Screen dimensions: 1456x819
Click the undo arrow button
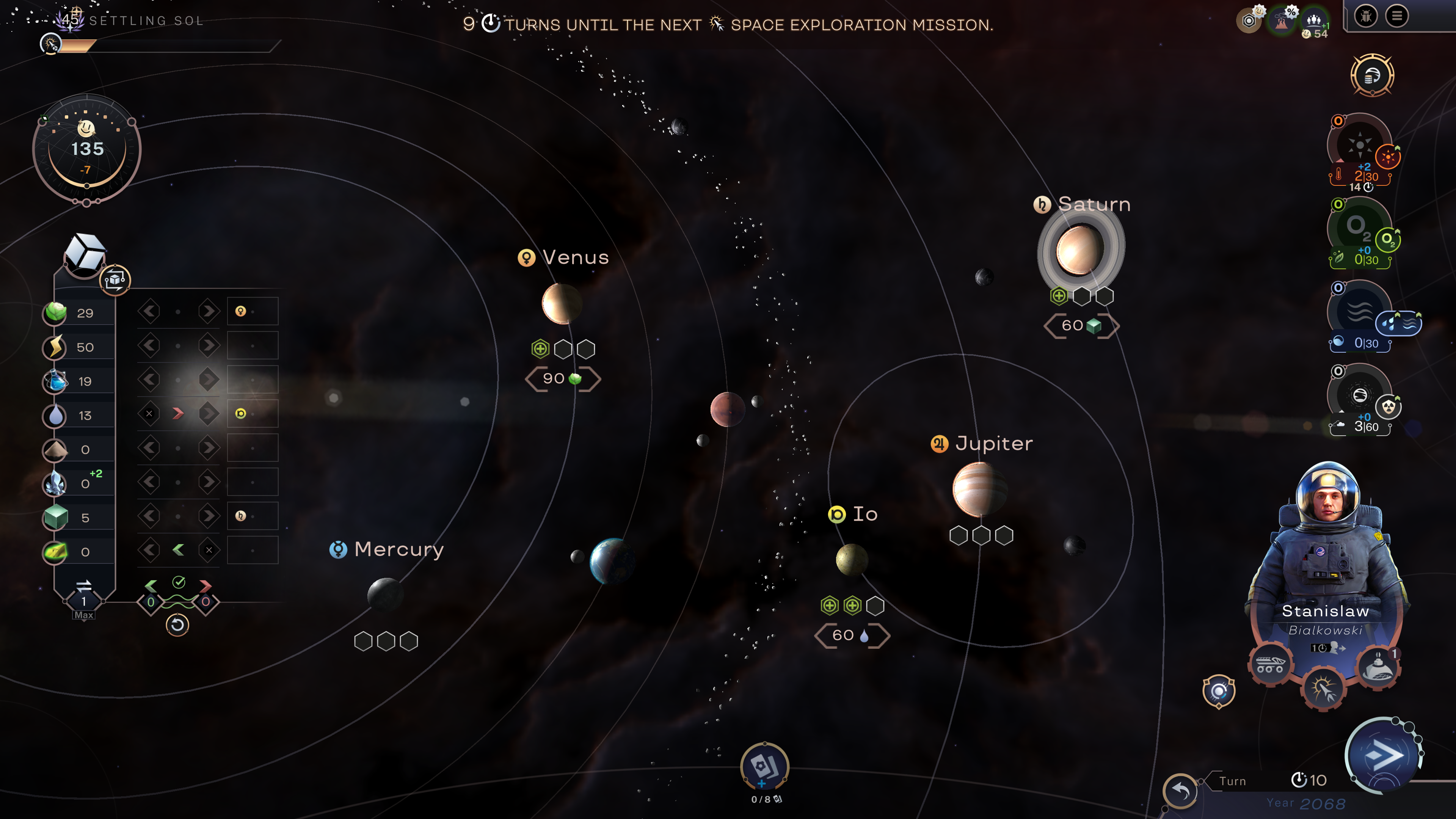pos(1180,790)
